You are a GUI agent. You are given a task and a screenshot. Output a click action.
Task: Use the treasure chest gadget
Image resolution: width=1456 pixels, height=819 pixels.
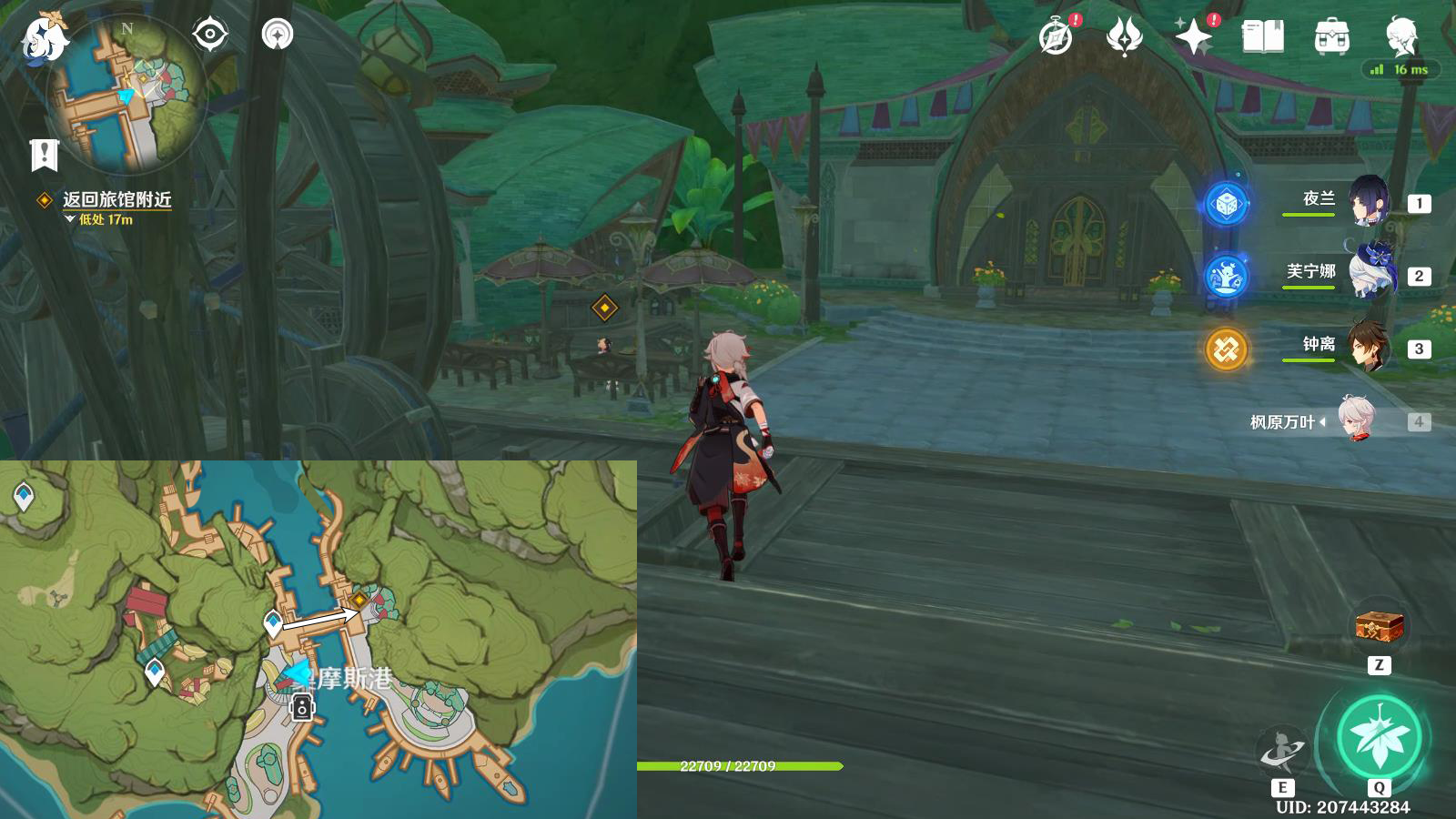point(1380,626)
